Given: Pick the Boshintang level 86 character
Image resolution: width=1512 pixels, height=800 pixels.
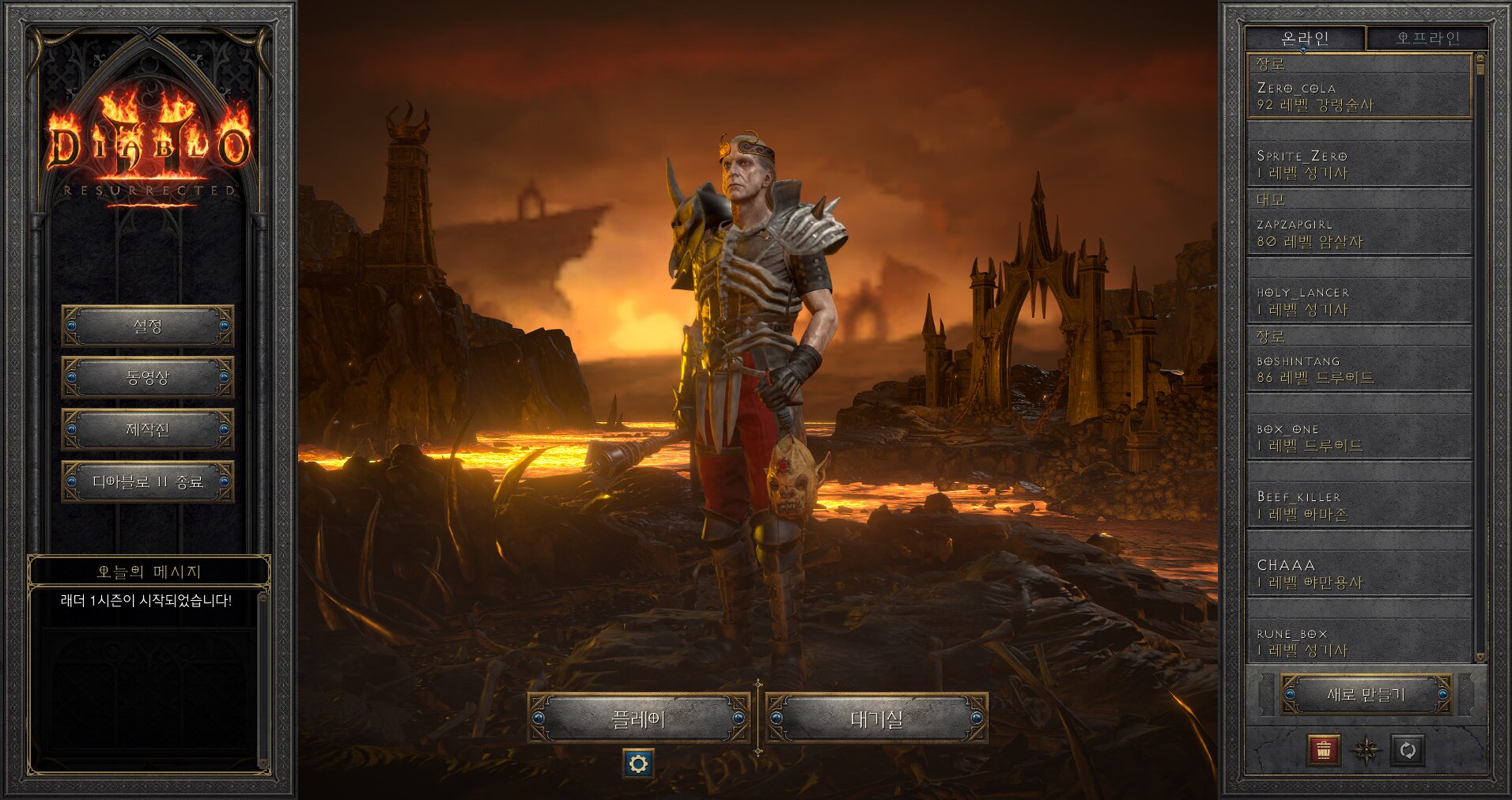Looking at the screenshot, I should [x=1359, y=368].
